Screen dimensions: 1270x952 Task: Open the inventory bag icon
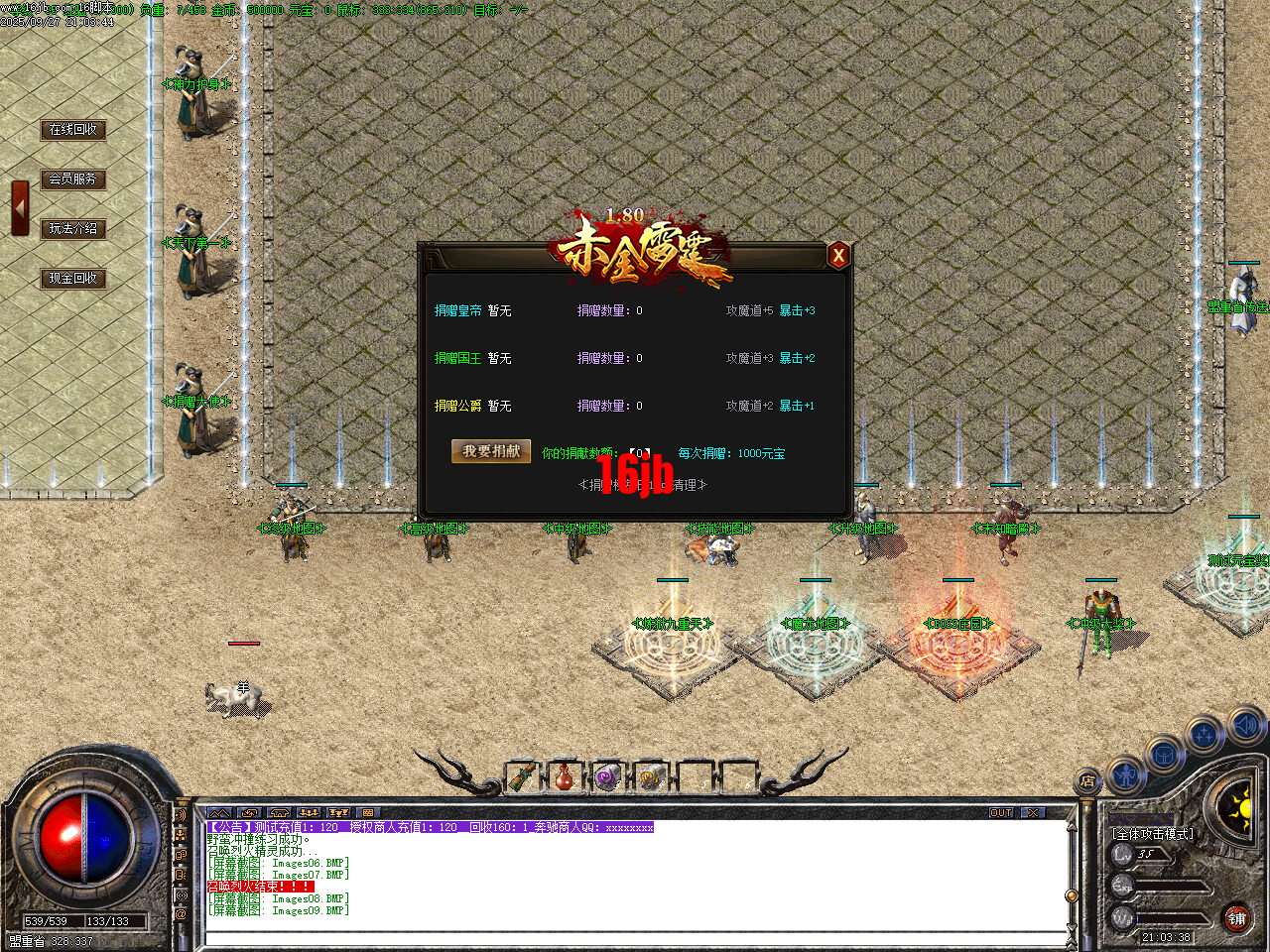1165,754
